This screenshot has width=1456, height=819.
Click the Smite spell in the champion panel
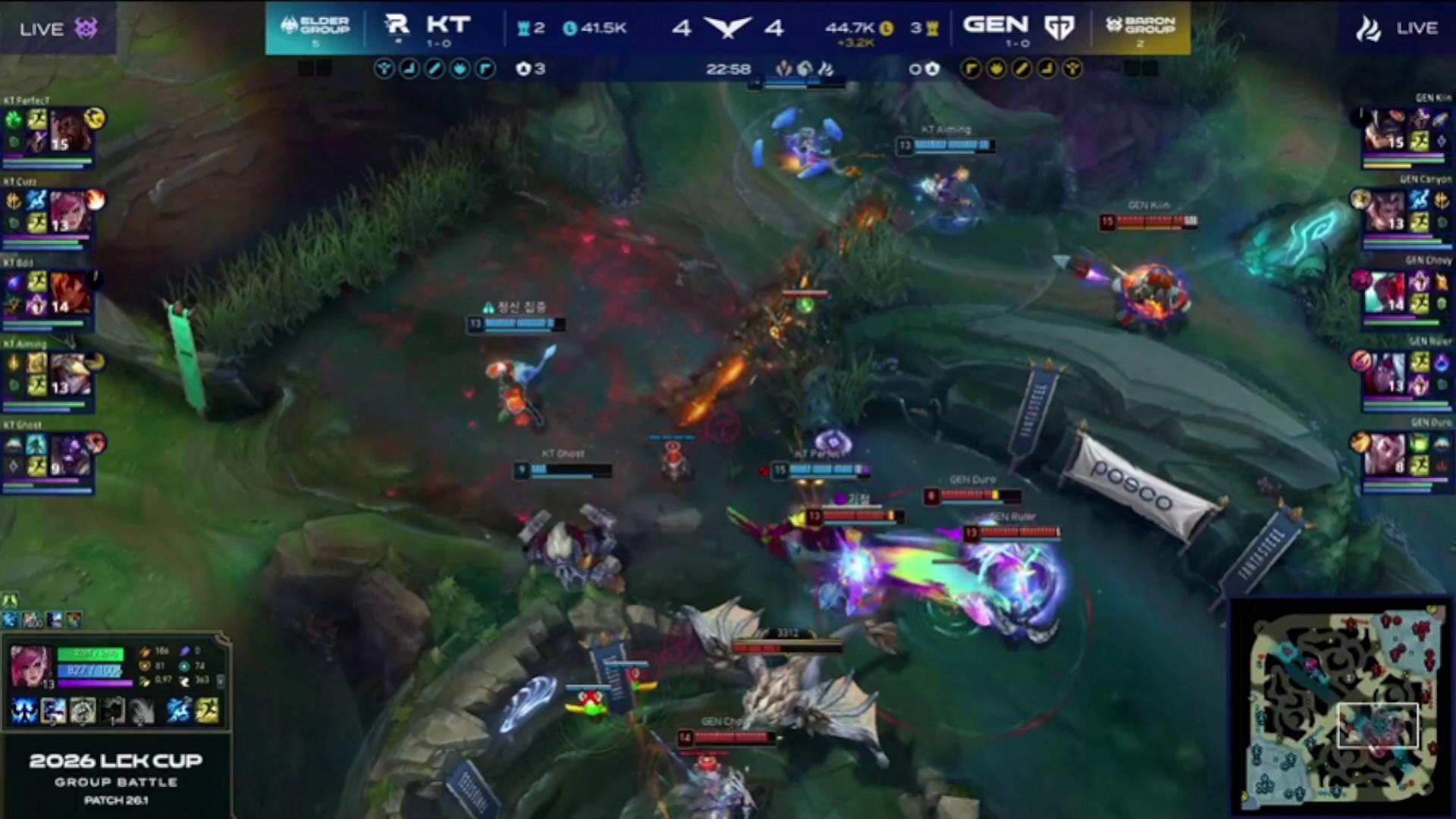point(179,711)
